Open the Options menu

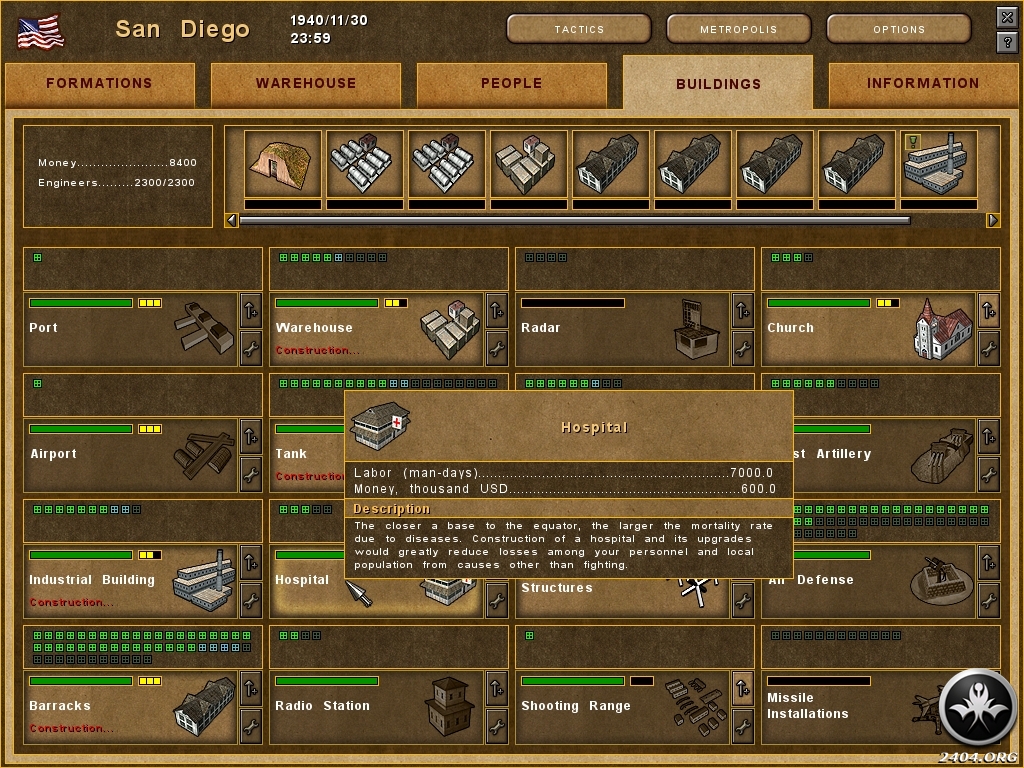tap(898, 29)
